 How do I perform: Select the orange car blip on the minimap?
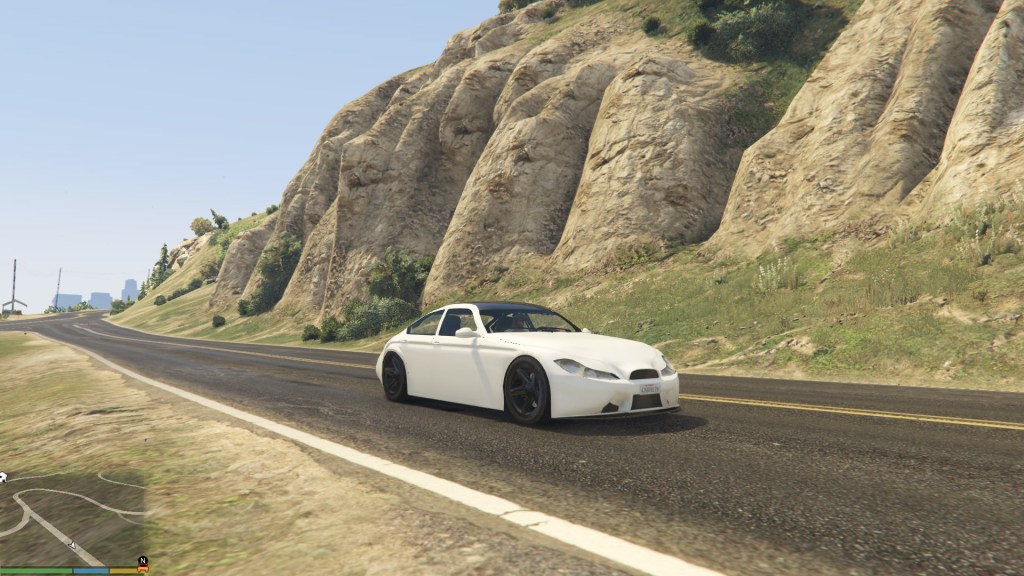[143, 570]
